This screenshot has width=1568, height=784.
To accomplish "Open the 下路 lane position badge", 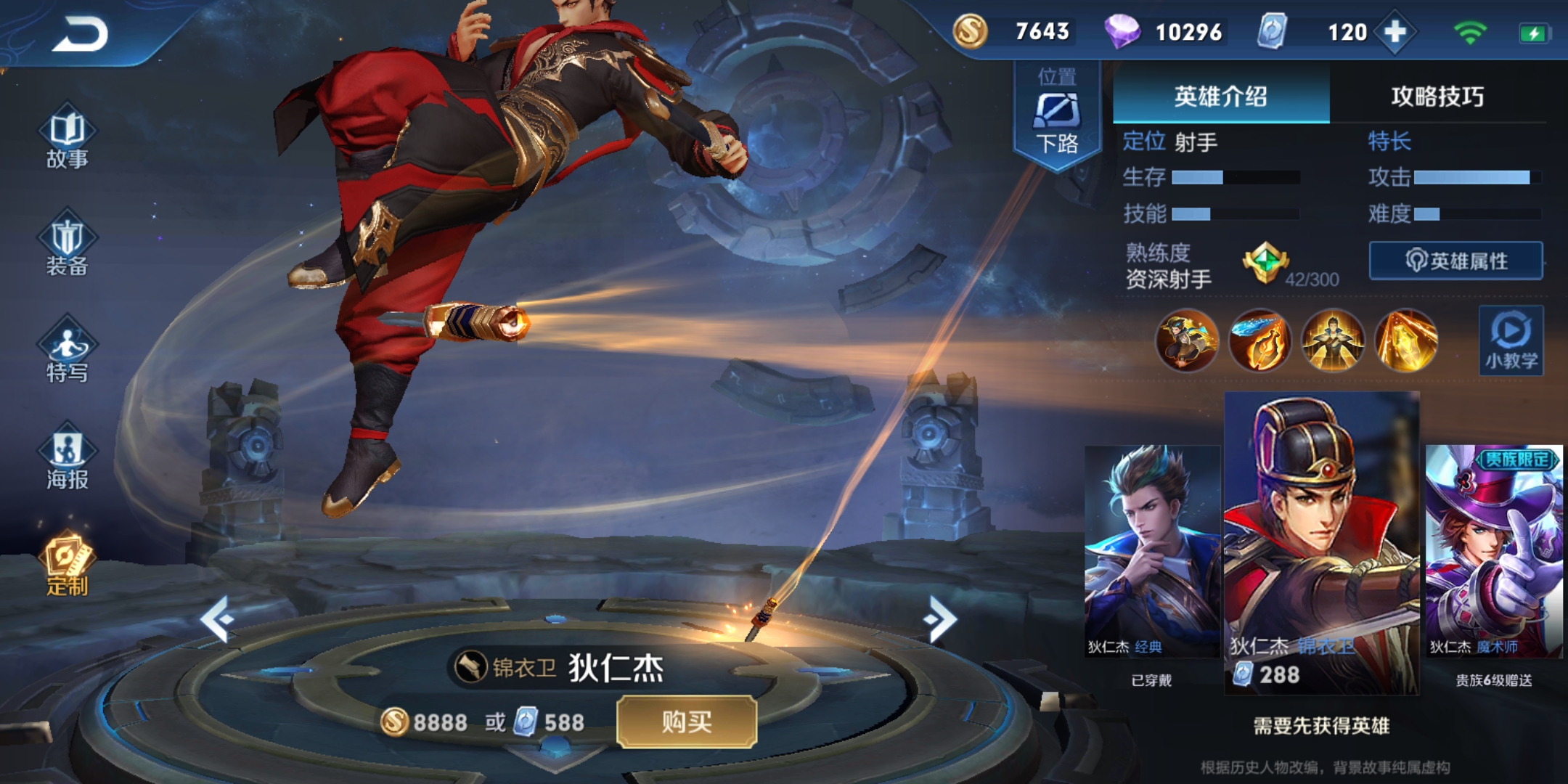I will pyautogui.click(x=1057, y=116).
